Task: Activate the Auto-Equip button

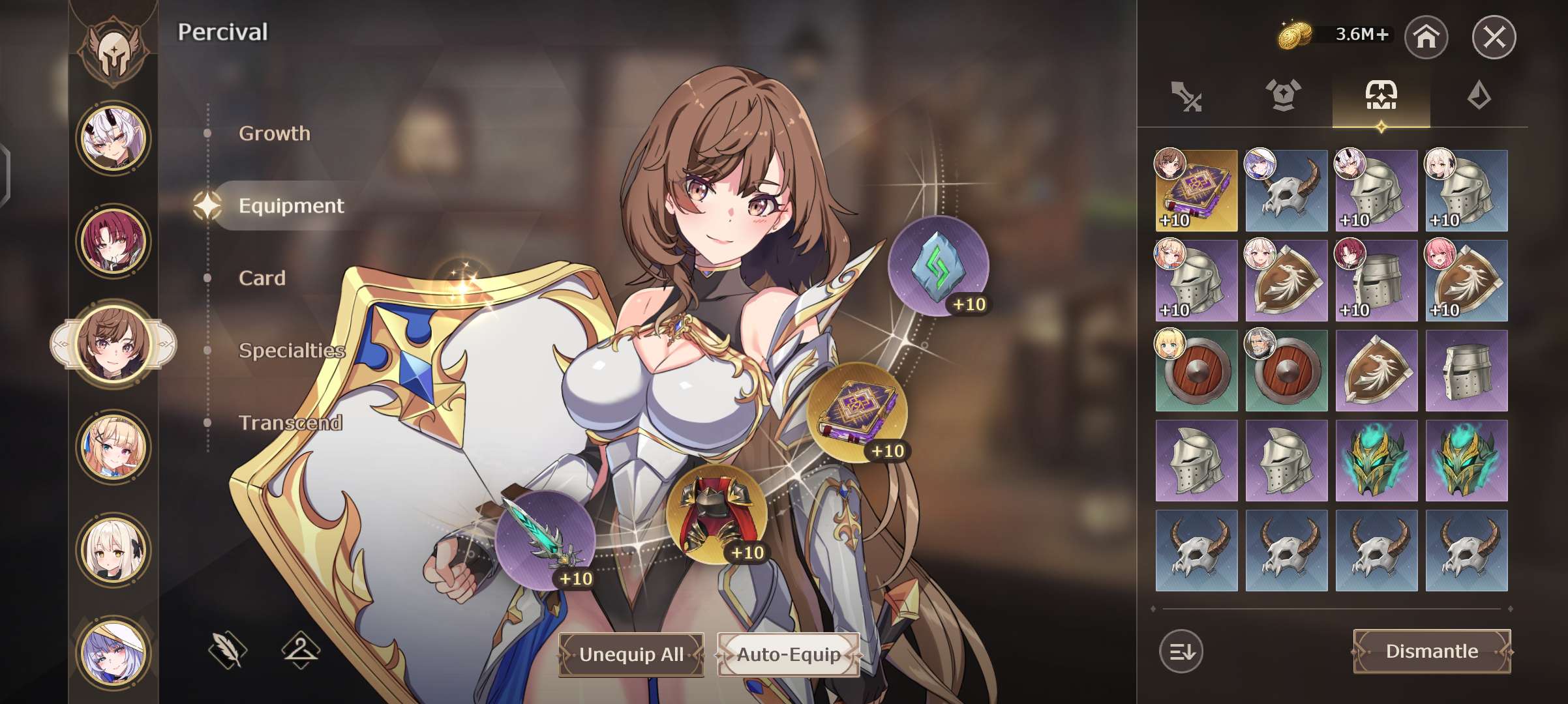Action: click(x=788, y=654)
